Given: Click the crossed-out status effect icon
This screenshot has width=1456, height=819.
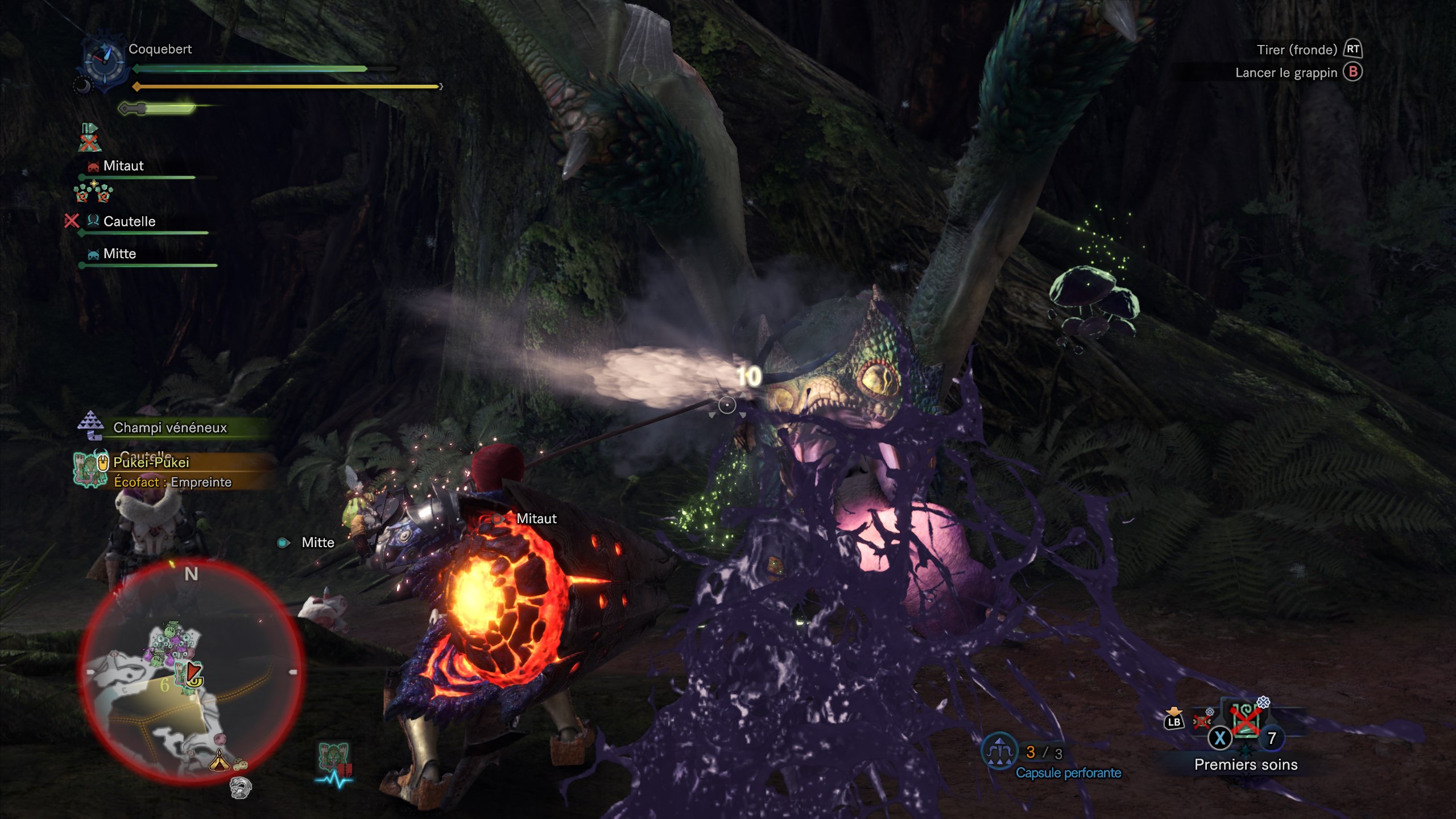Looking at the screenshot, I should click(88, 138).
